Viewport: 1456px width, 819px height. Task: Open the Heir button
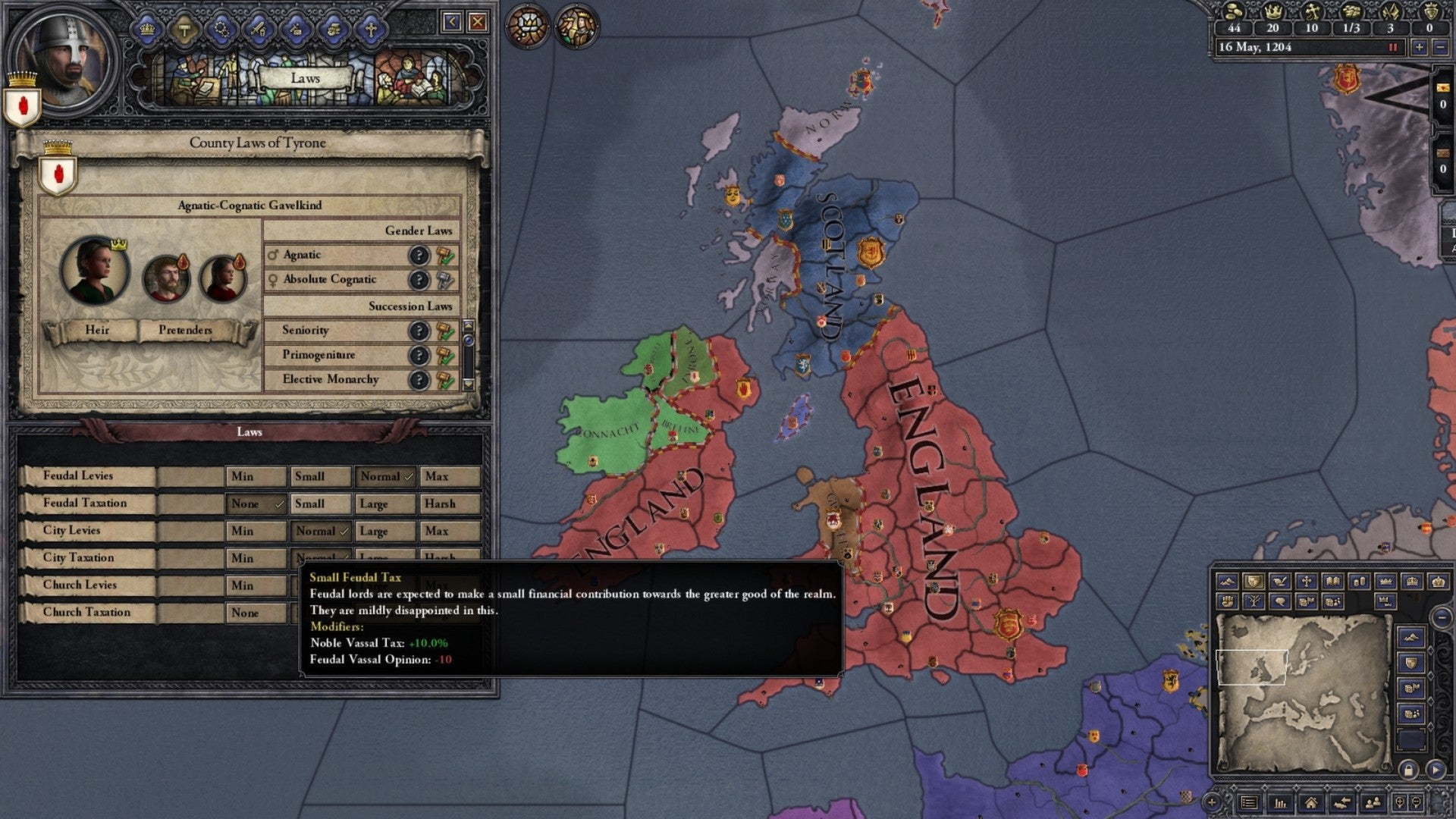(x=96, y=330)
